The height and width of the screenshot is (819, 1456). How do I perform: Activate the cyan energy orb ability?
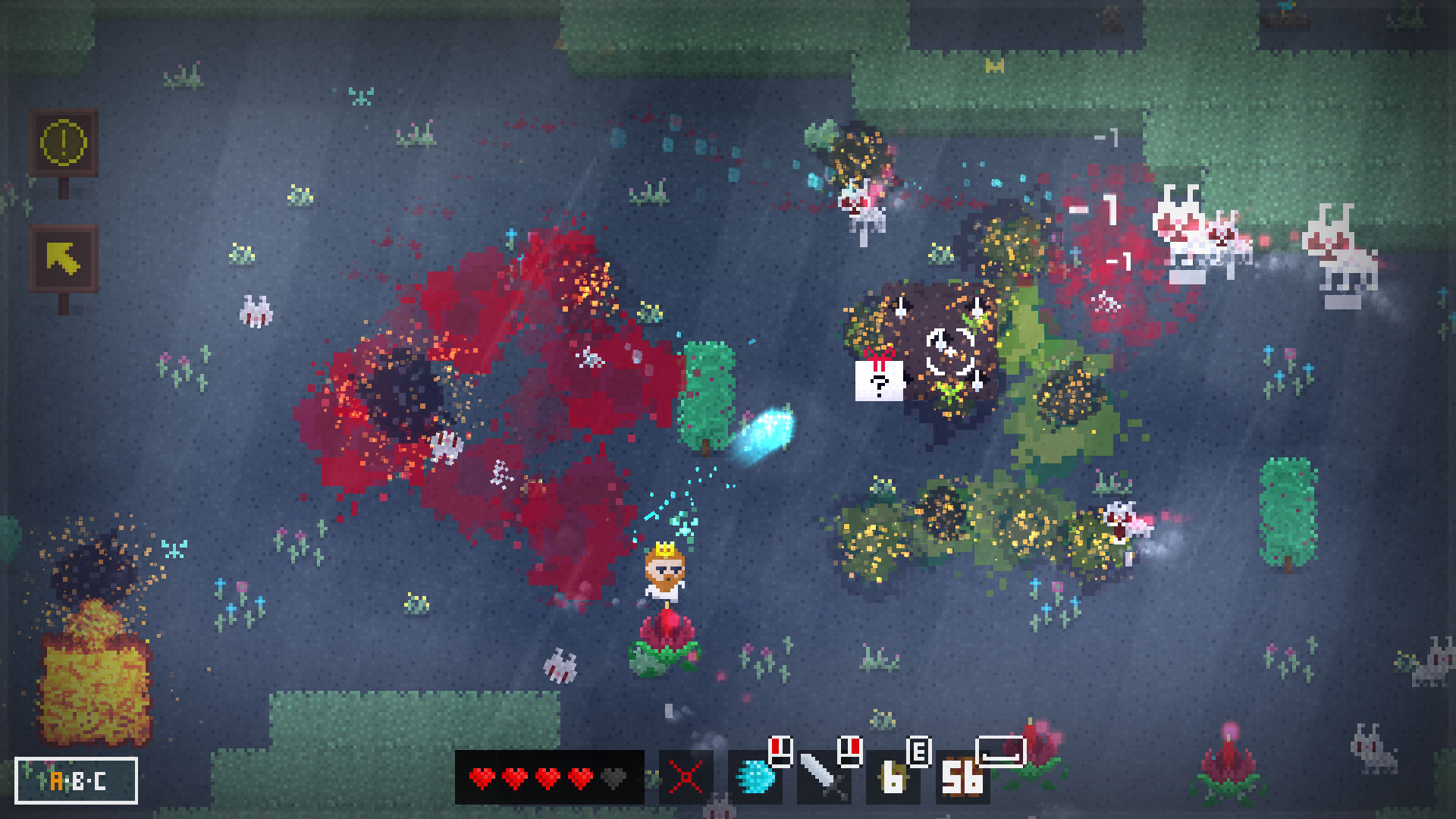[755, 778]
